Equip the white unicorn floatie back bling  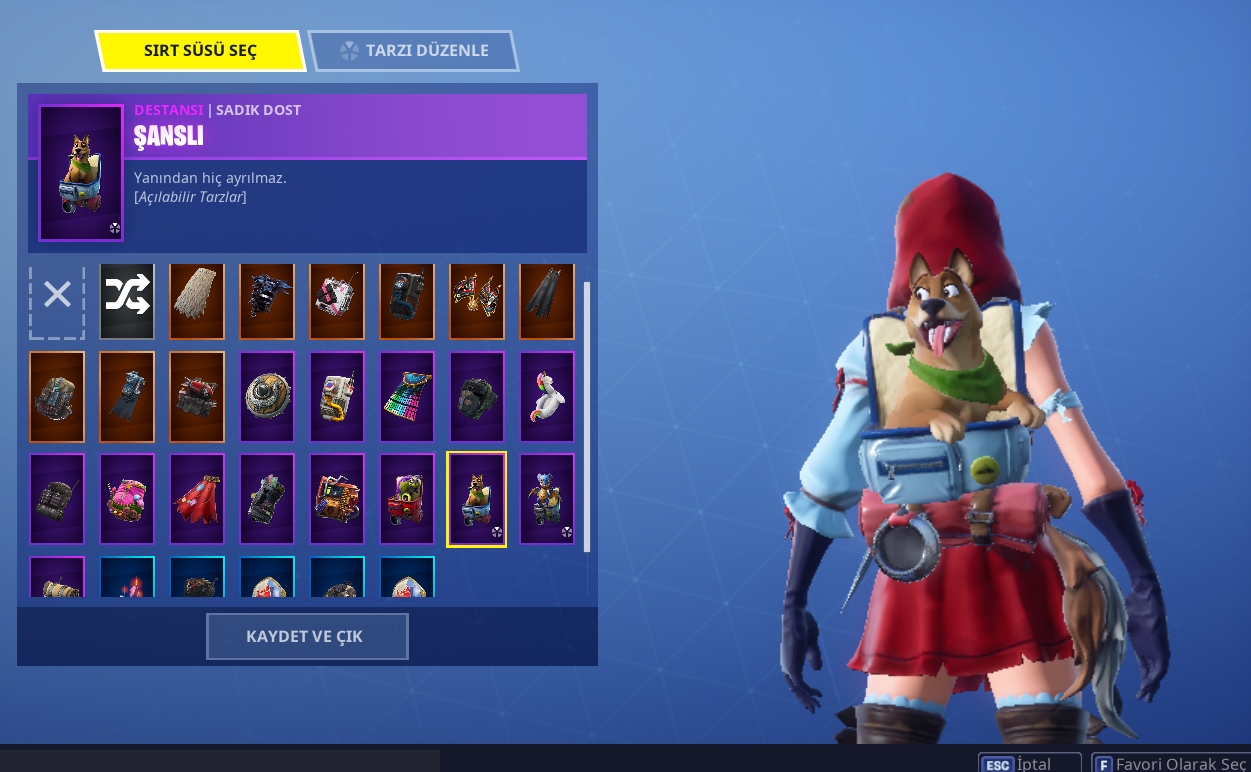[547, 397]
